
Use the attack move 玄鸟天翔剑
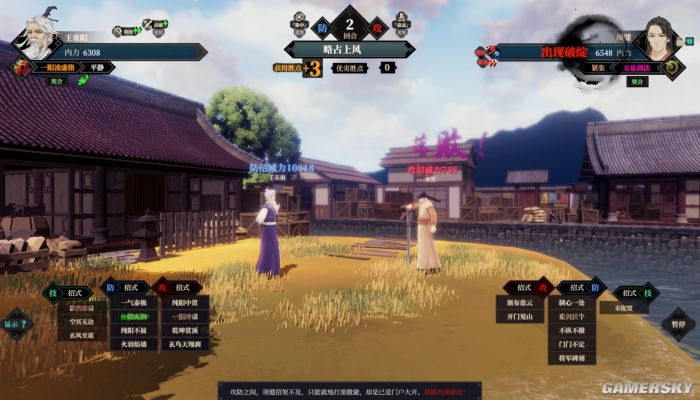185,344
